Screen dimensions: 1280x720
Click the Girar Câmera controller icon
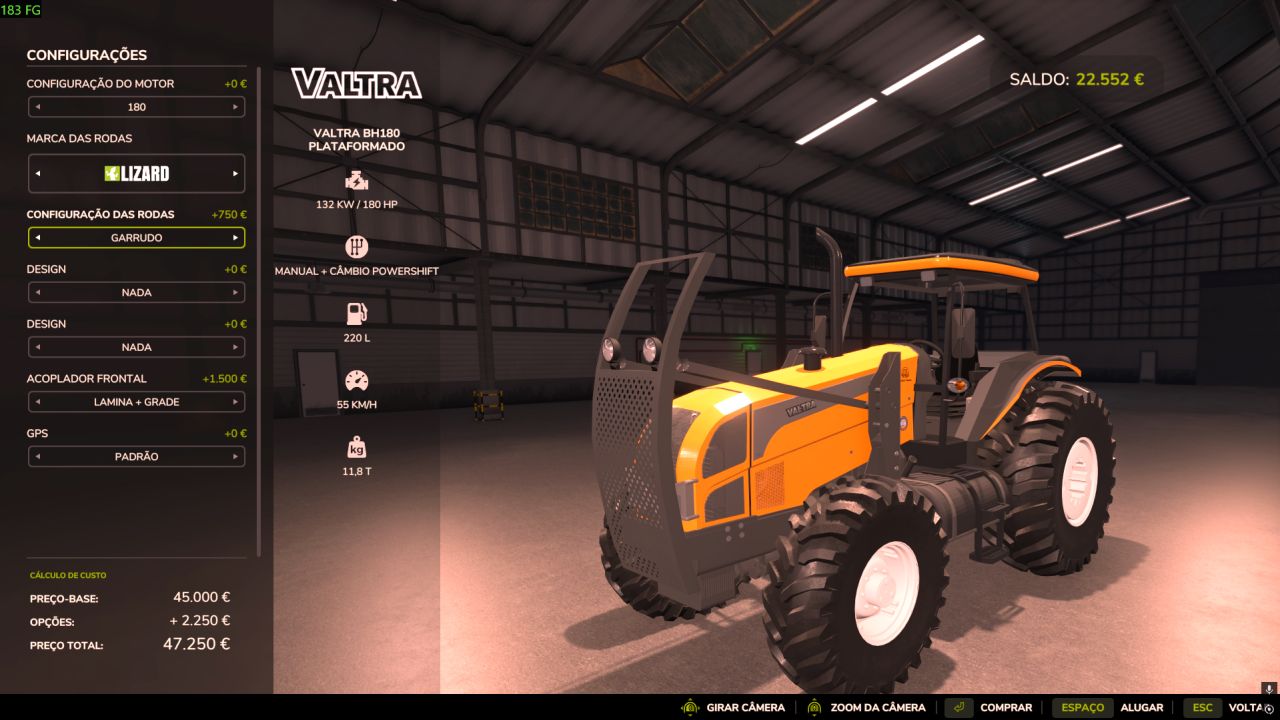[688, 707]
